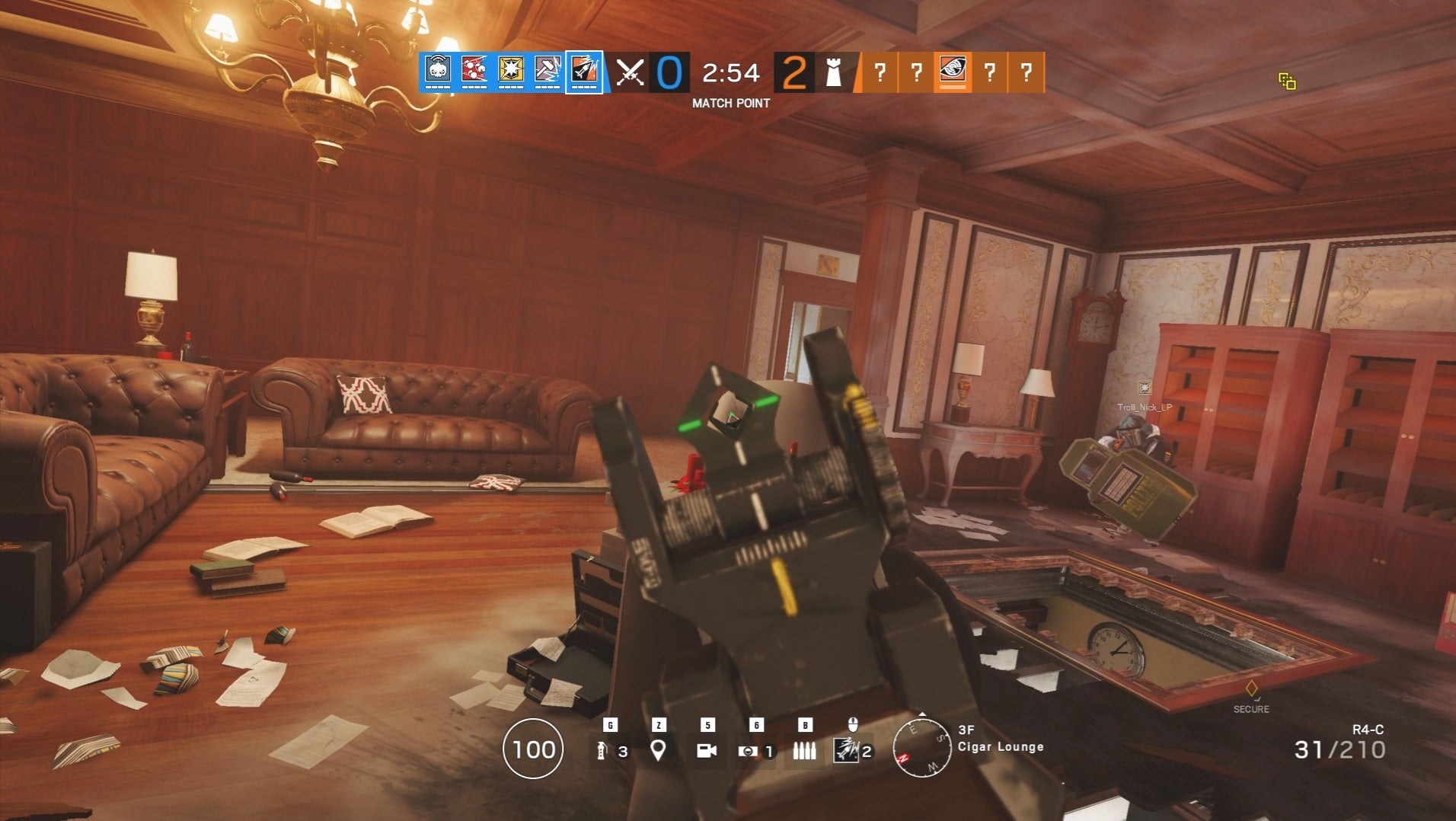
Task: Open the camera view icon bound to 5
Action: 708,752
